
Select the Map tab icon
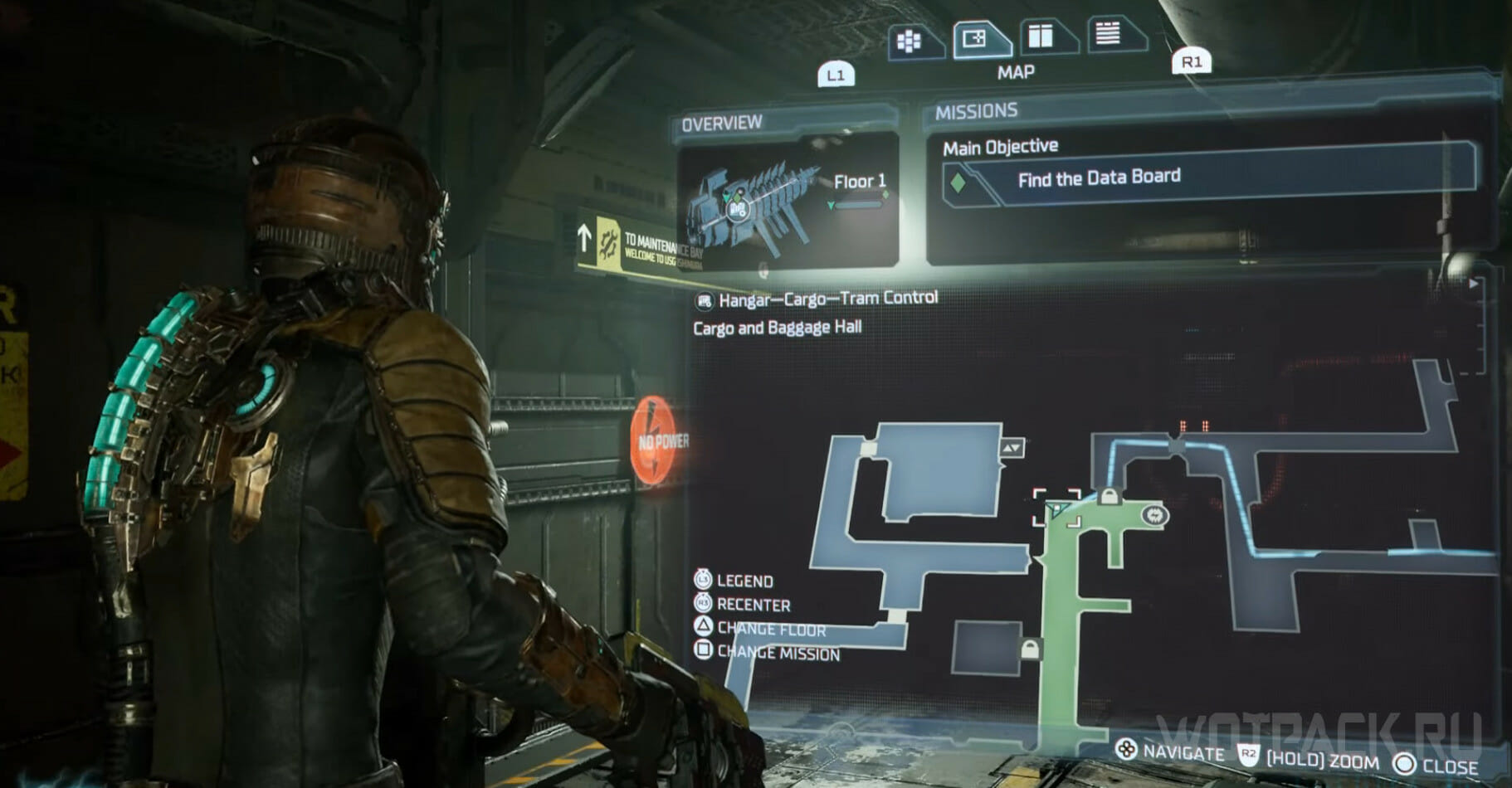976,39
